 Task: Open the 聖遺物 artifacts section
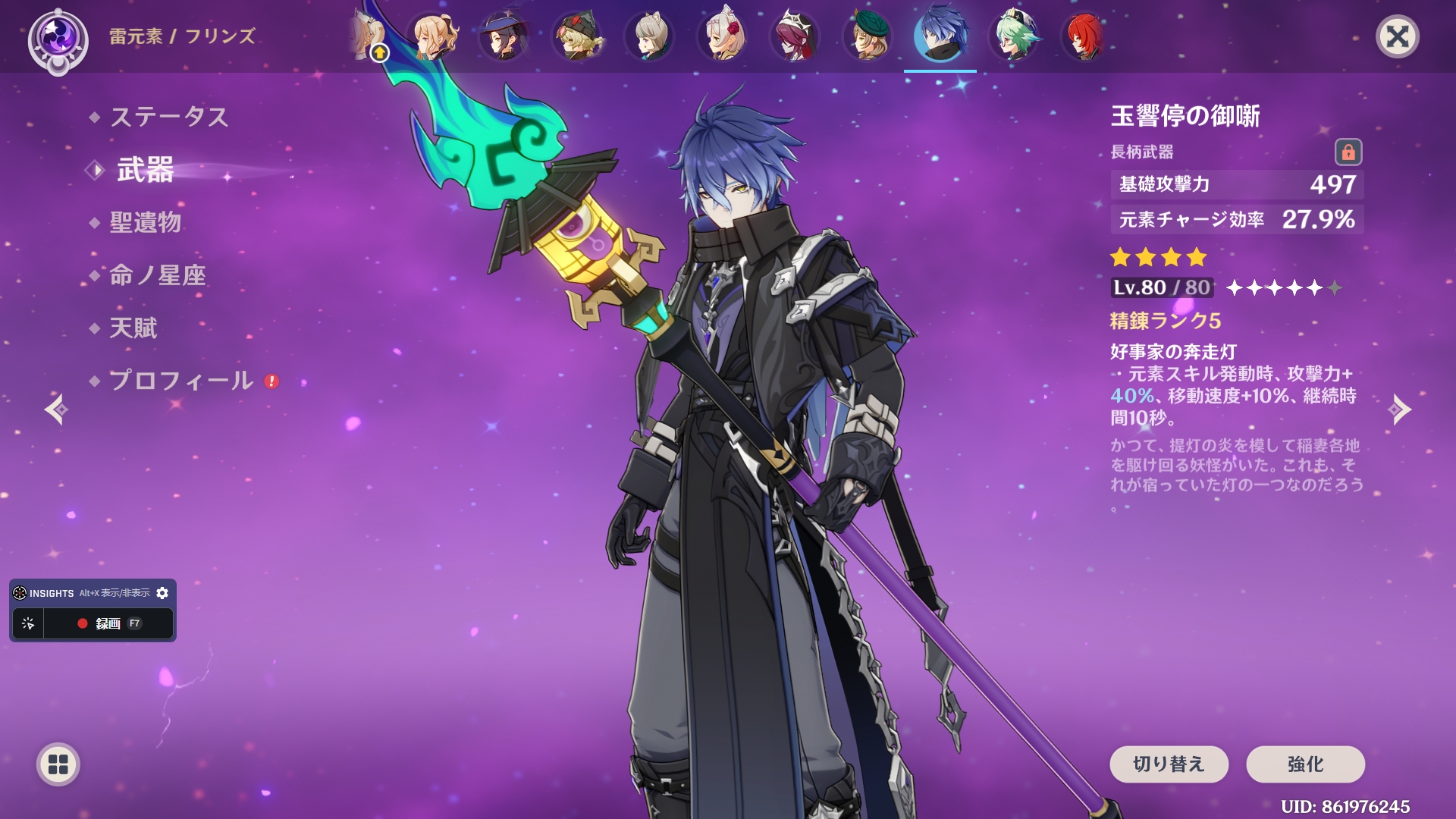146,222
